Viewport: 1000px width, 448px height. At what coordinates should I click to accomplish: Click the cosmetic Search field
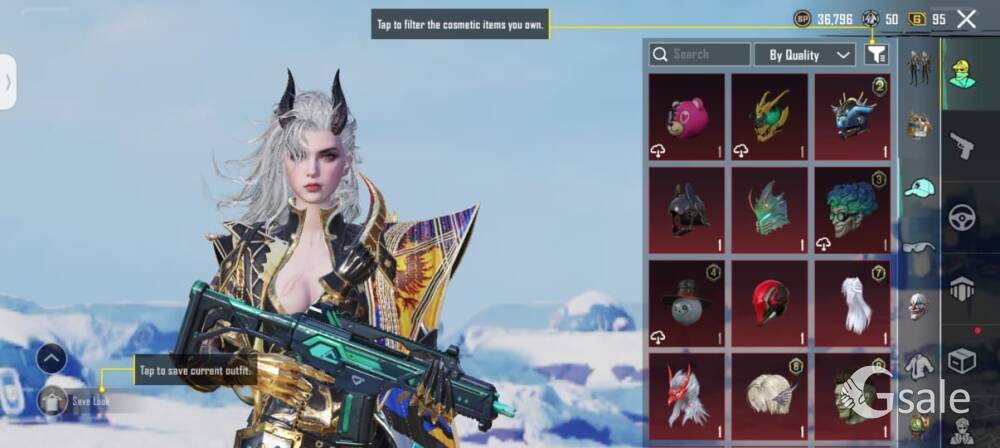click(700, 54)
